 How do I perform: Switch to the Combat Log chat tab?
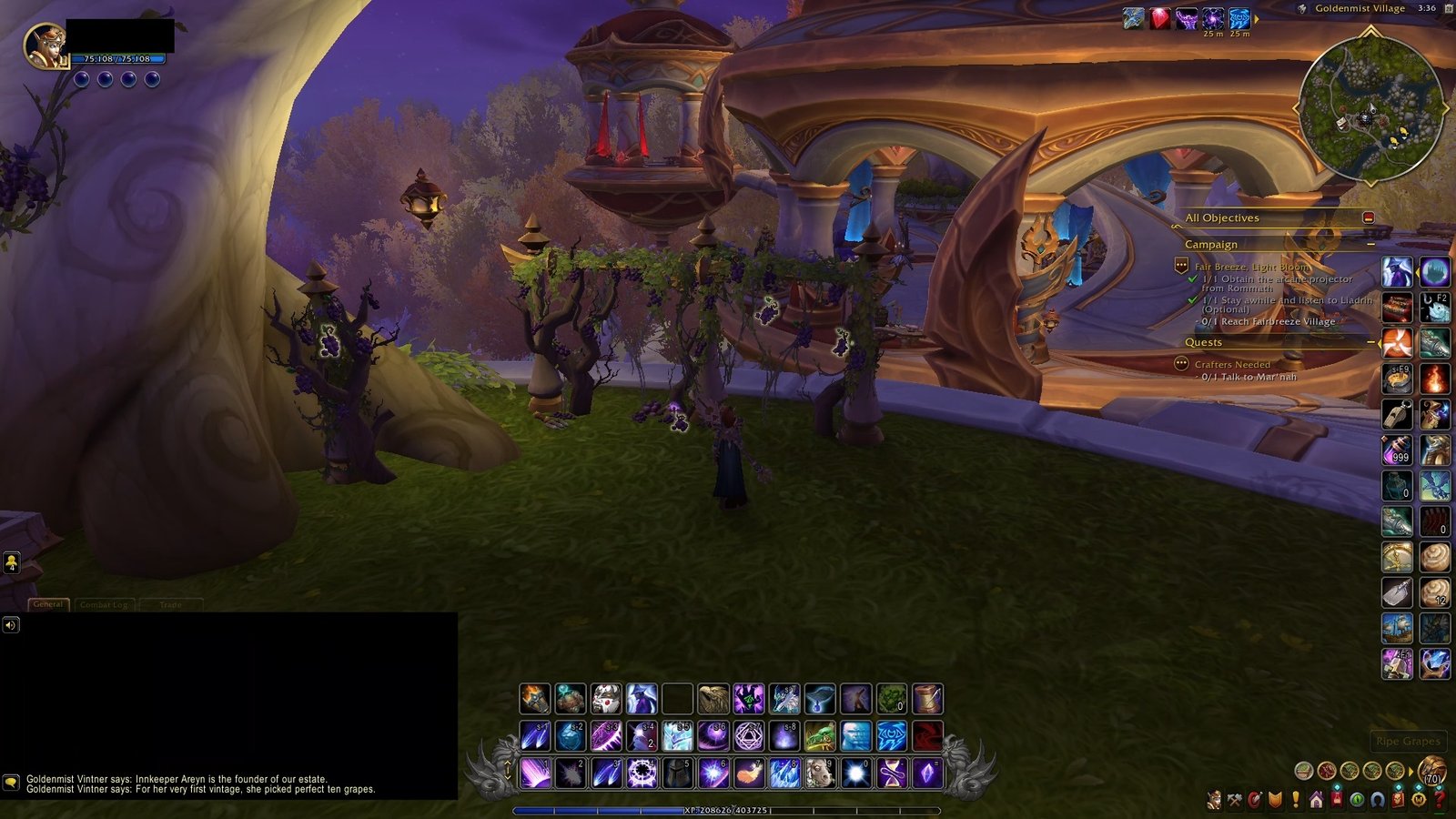tap(104, 604)
